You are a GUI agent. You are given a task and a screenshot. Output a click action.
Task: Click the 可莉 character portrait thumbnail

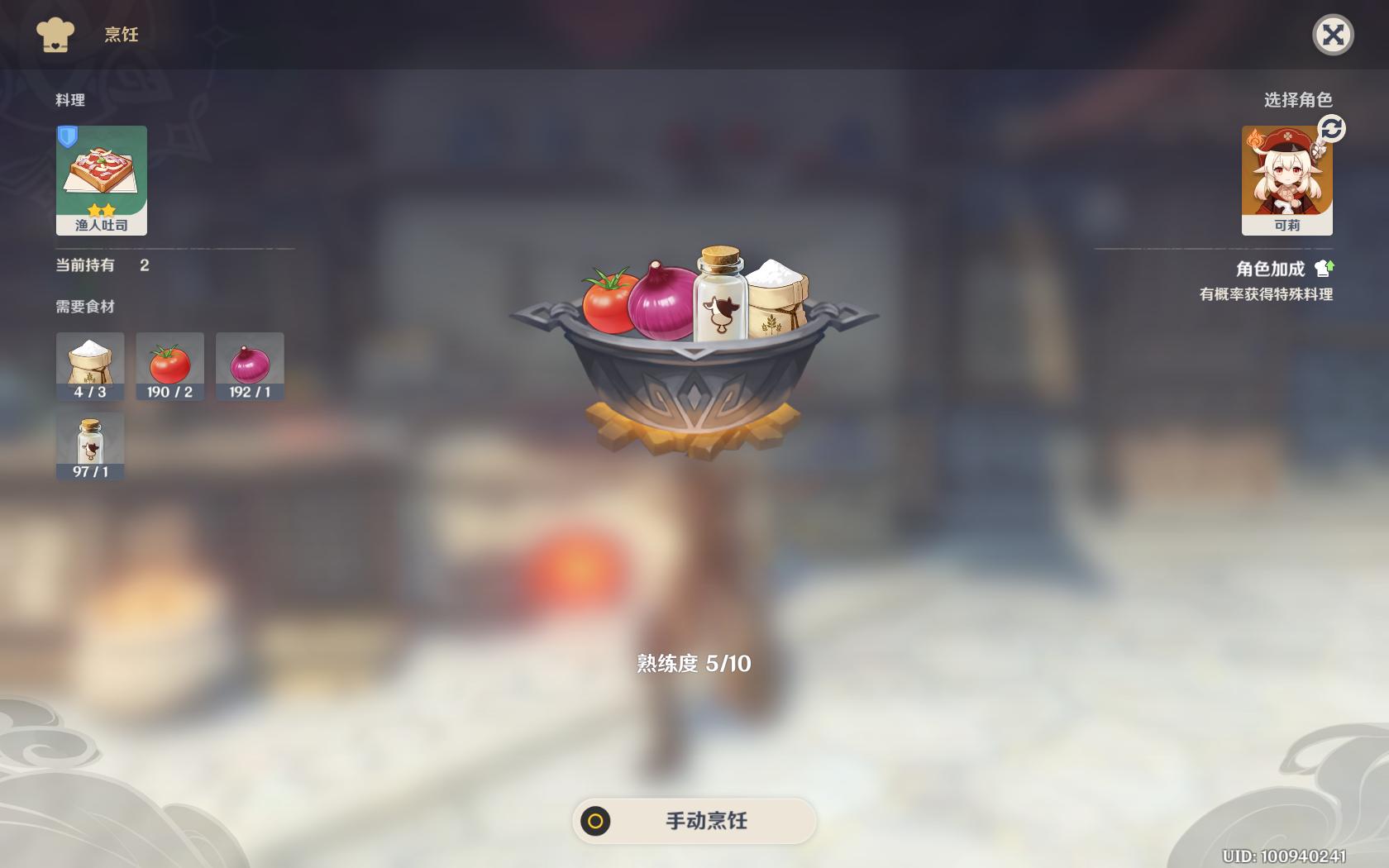[x=1286, y=178]
